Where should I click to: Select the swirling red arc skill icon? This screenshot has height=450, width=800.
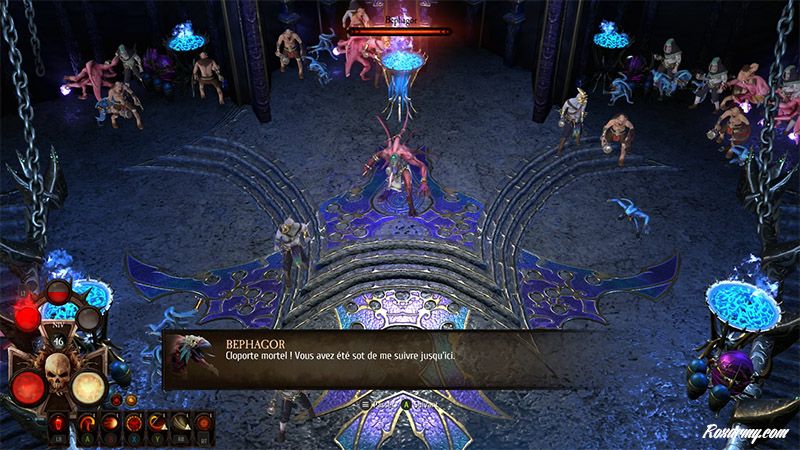point(86,420)
